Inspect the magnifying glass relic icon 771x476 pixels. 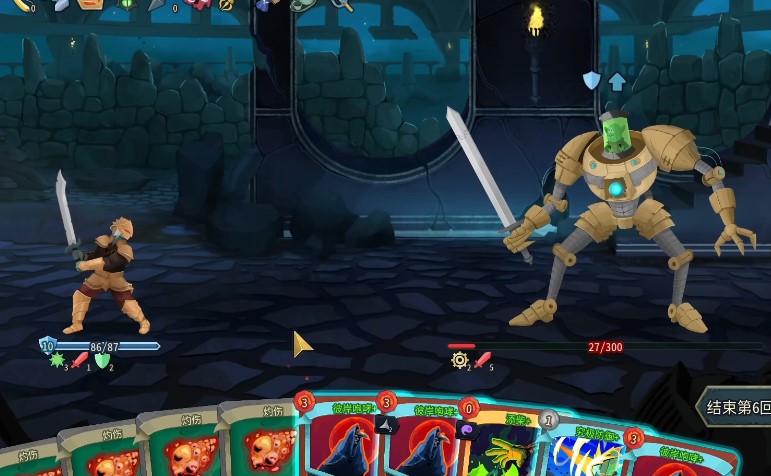(342, 5)
